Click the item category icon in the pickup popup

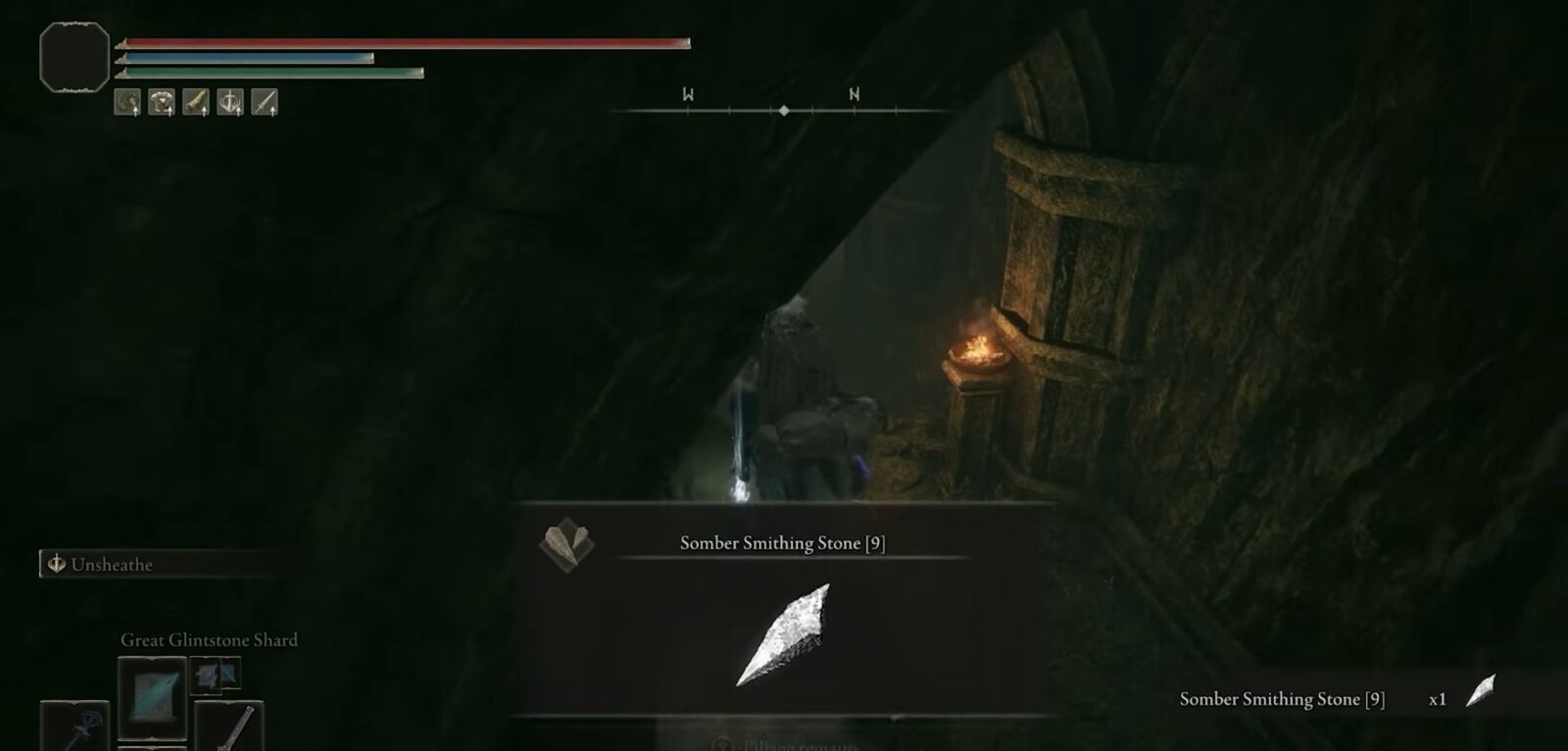tap(566, 545)
